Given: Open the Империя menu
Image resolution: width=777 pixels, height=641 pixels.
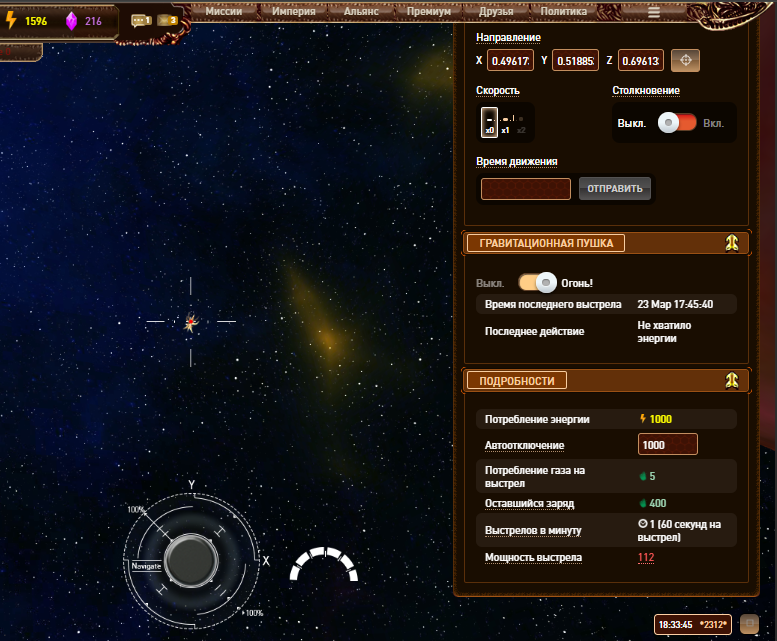Looking at the screenshot, I should pyautogui.click(x=293, y=11).
